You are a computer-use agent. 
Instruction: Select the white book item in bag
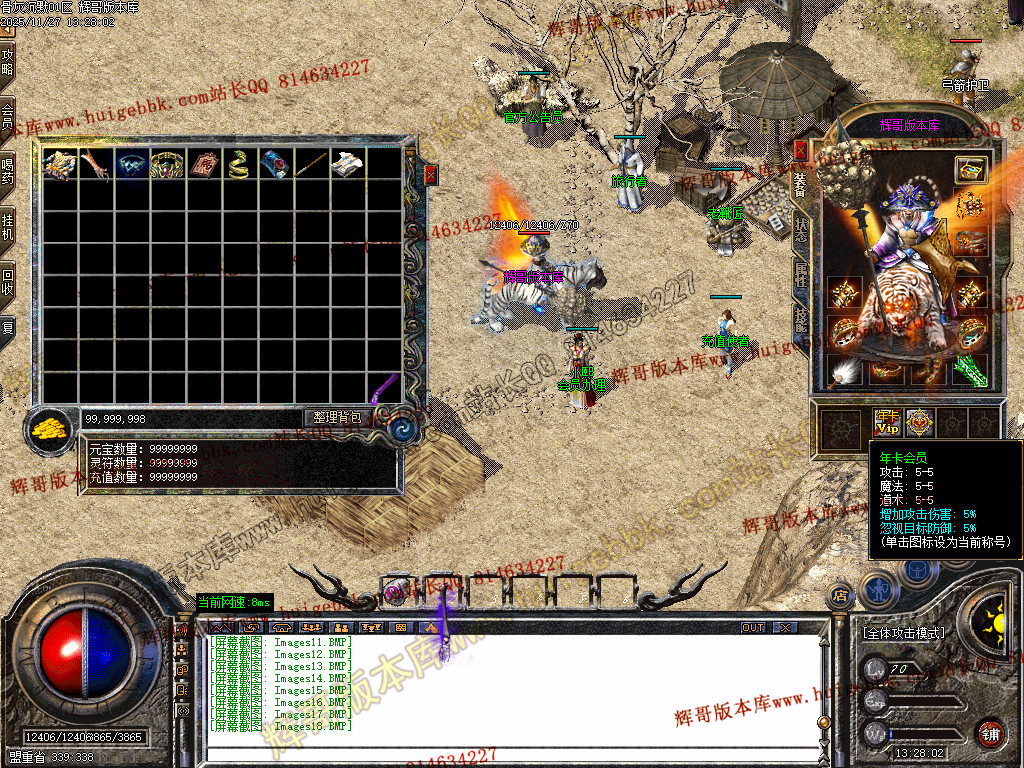pos(345,165)
